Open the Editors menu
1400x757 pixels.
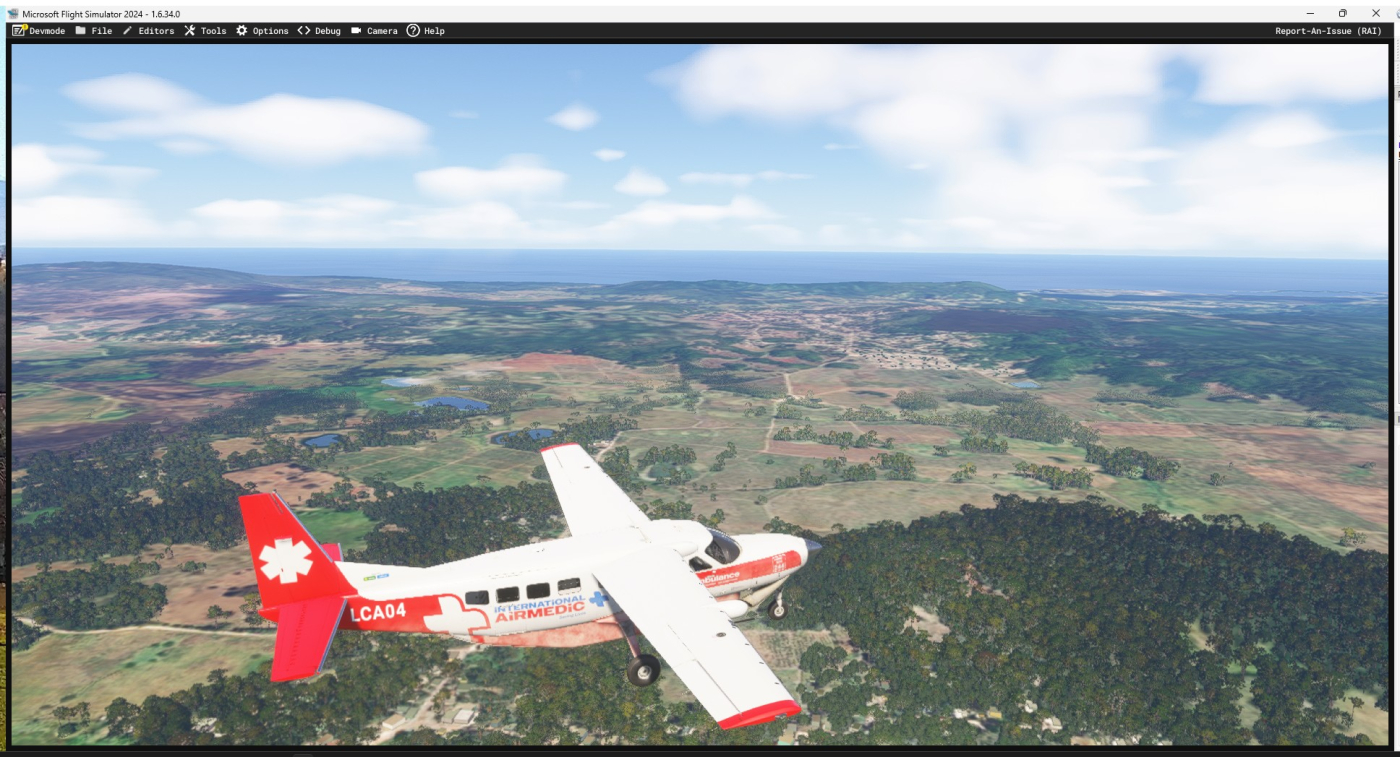(x=148, y=31)
